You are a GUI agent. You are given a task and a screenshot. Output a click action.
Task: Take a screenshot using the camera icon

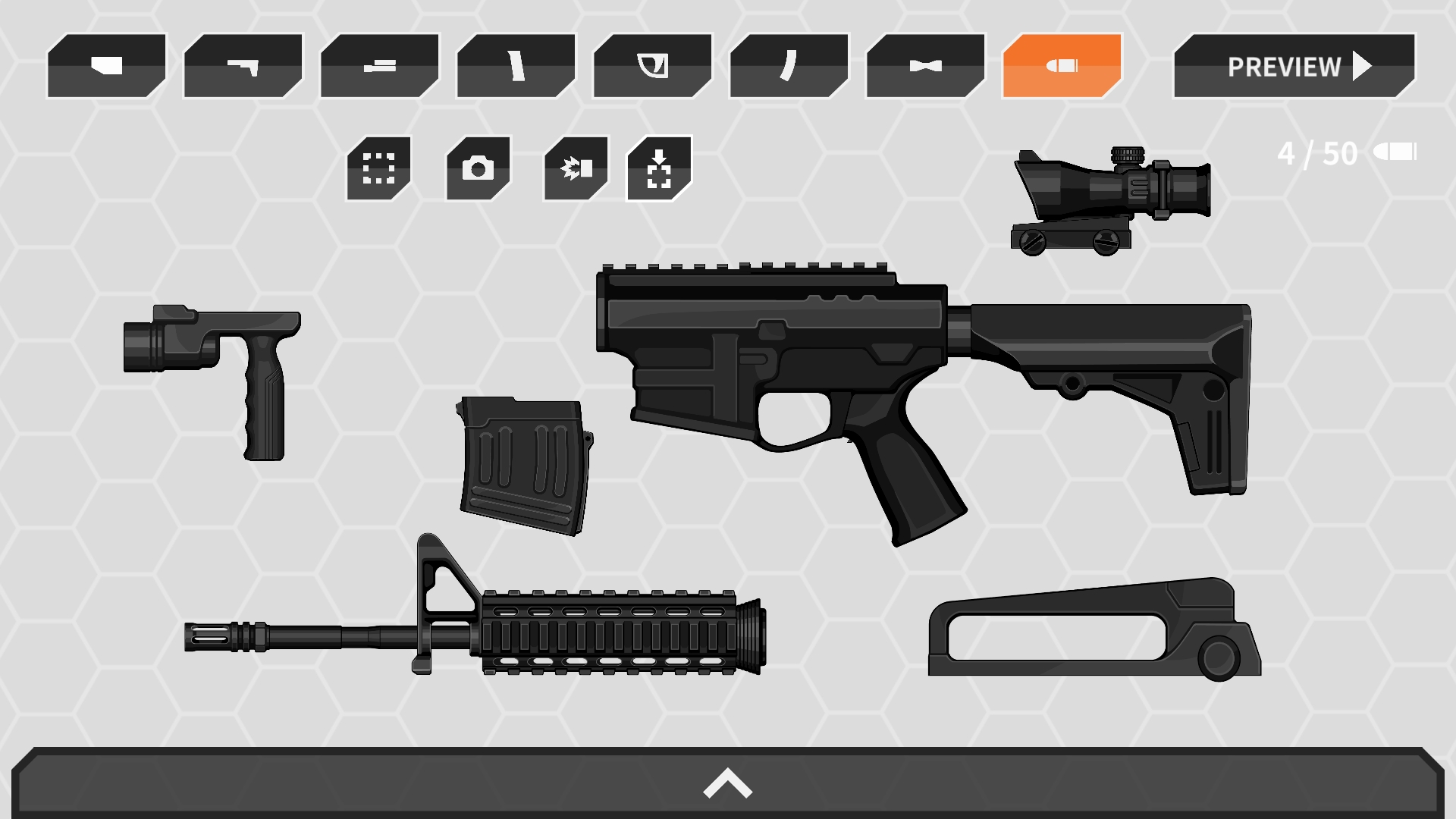point(476,167)
